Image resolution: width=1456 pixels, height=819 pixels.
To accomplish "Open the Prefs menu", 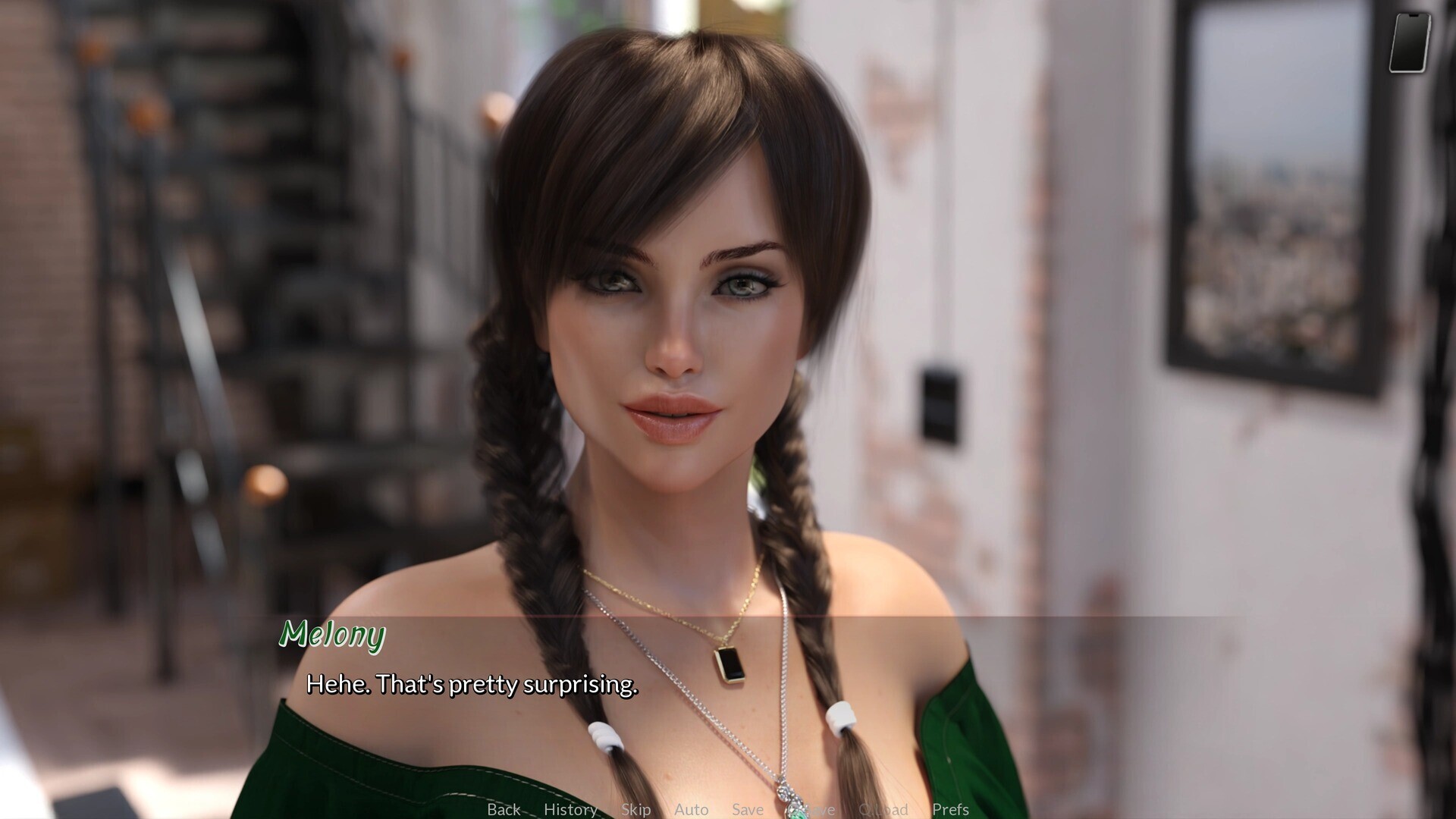I will (x=950, y=809).
